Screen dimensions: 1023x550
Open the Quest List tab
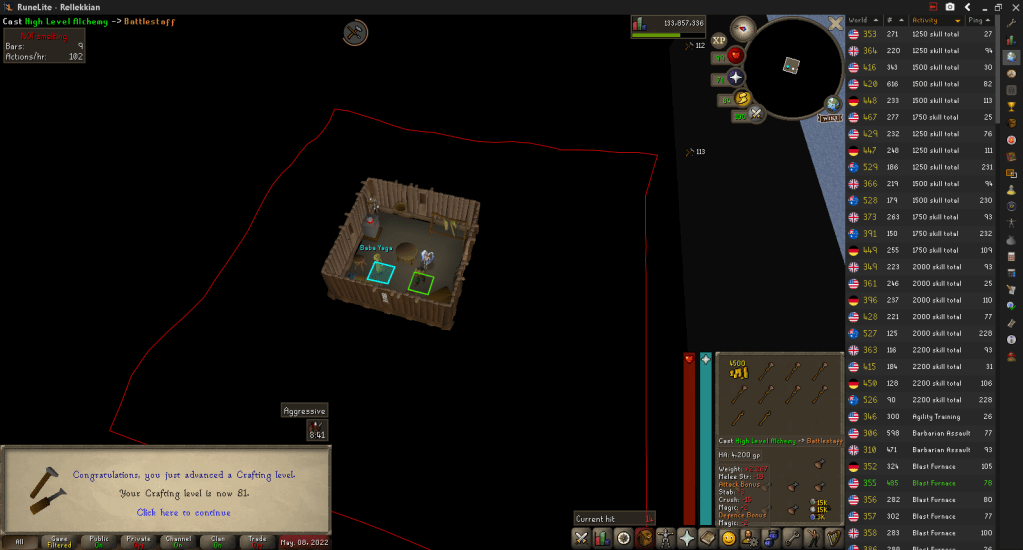tap(624, 539)
